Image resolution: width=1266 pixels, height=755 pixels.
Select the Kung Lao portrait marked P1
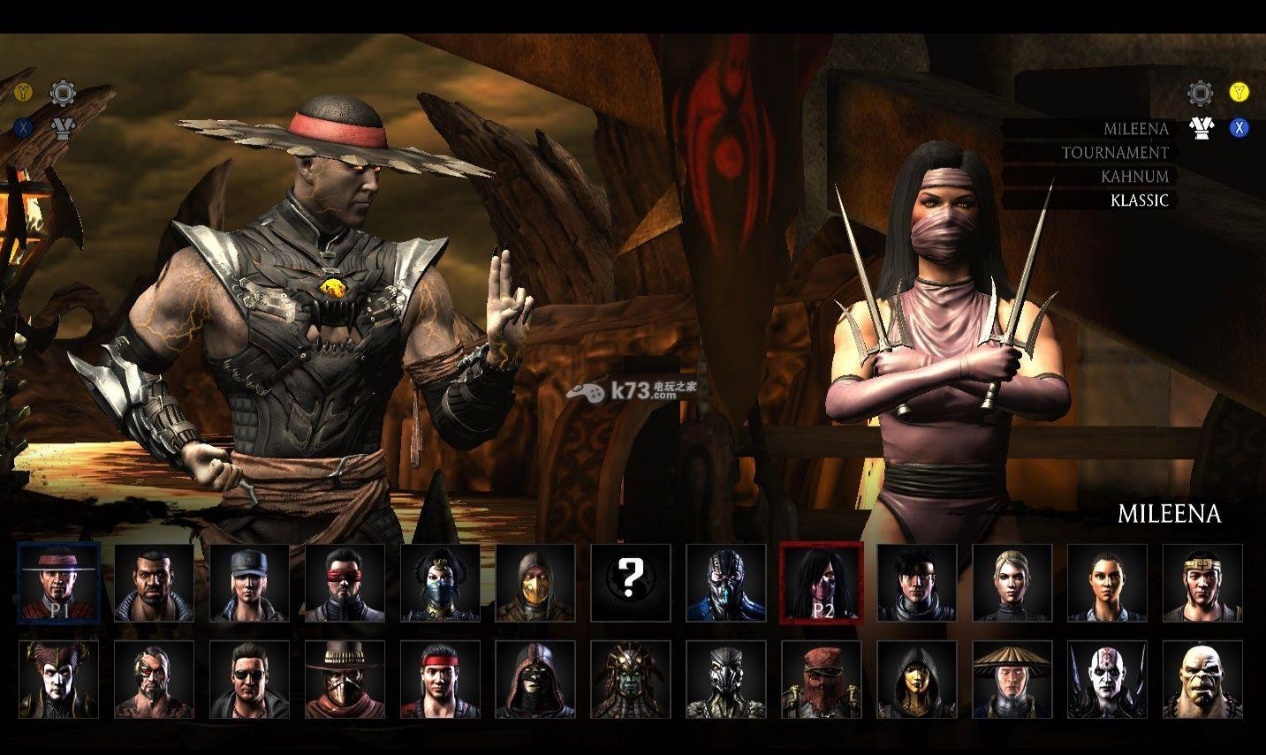[x=59, y=583]
